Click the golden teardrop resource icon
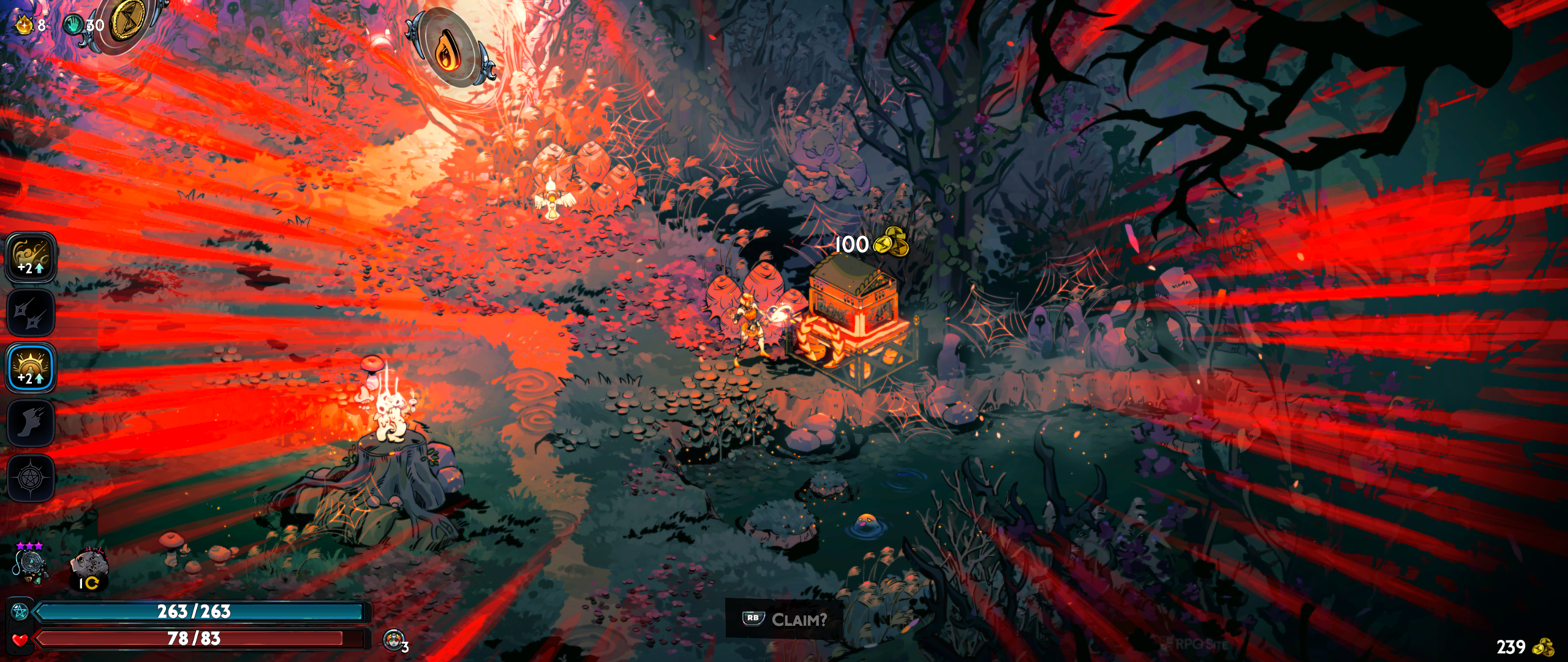The width and height of the screenshot is (1568, 662). (x=24, y=25)
